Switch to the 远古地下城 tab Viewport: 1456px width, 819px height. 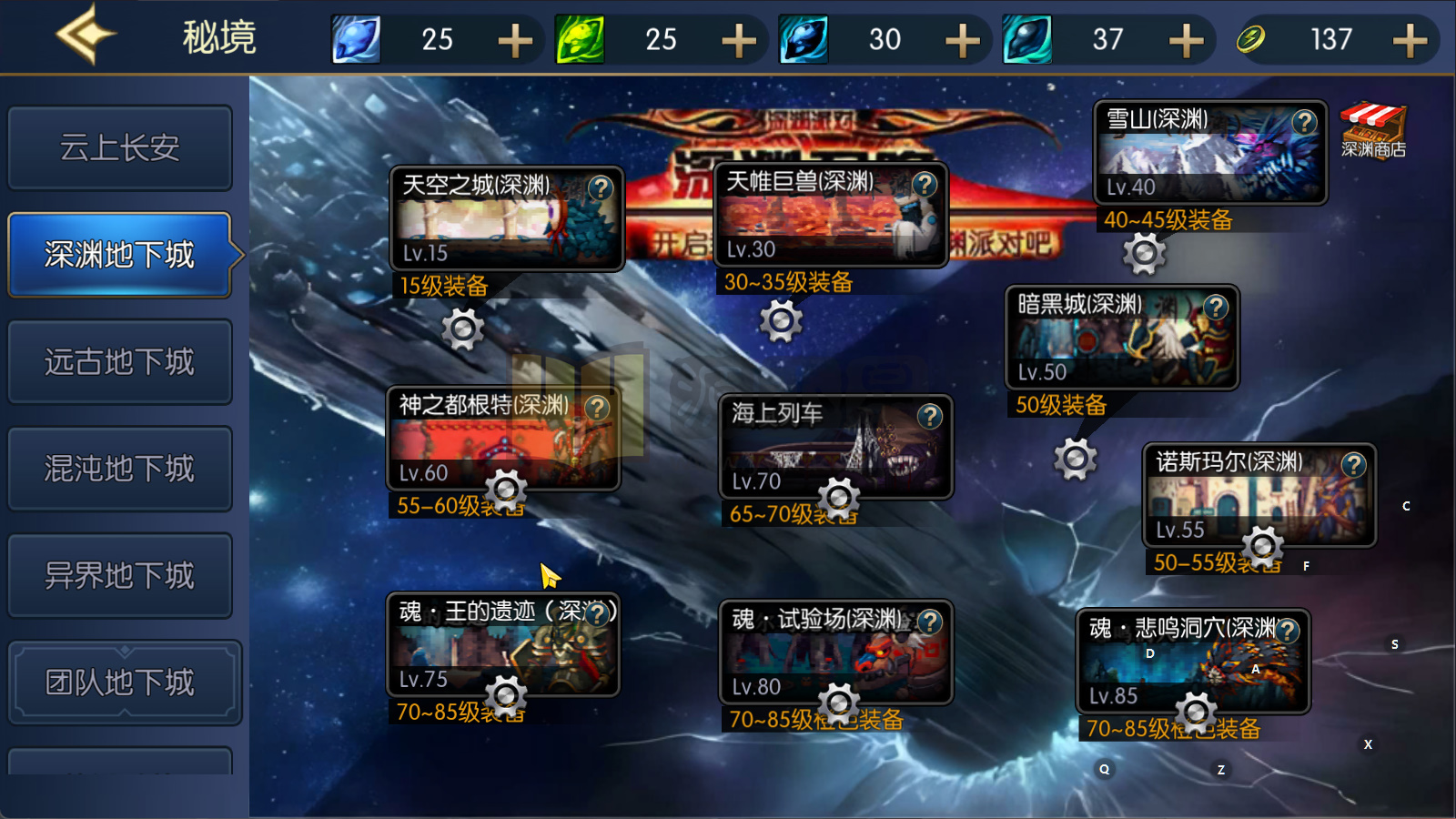tap(119, 361)
